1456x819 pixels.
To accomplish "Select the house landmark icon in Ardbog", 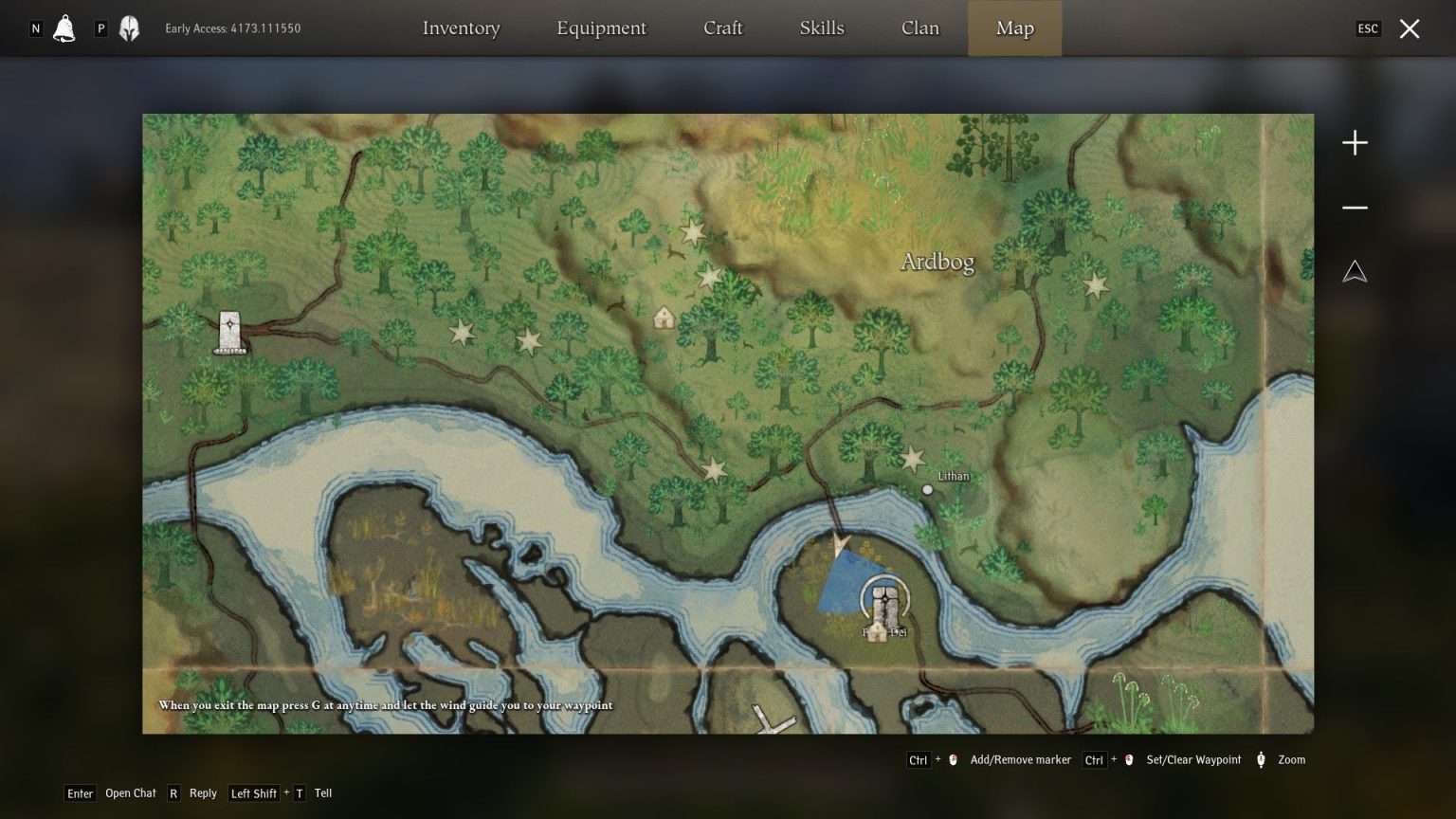I will pyautogui.click(x=664, y=318).
